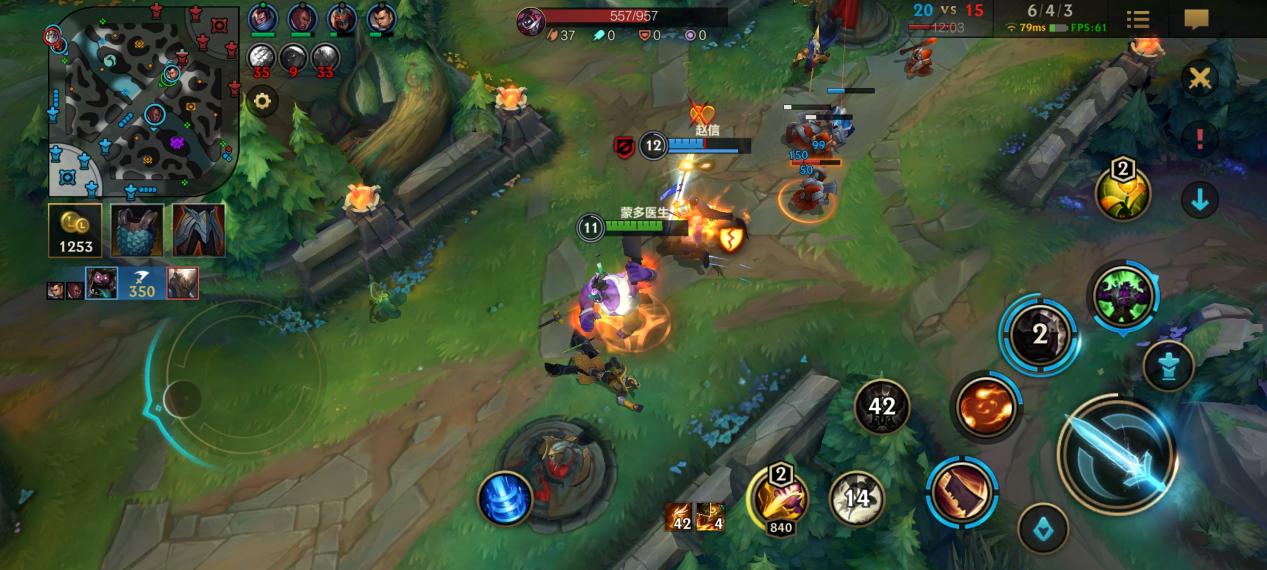Send the red exclamation danger ping
This screenshot has height=570, width=1267.
[x=1199, y=139]
